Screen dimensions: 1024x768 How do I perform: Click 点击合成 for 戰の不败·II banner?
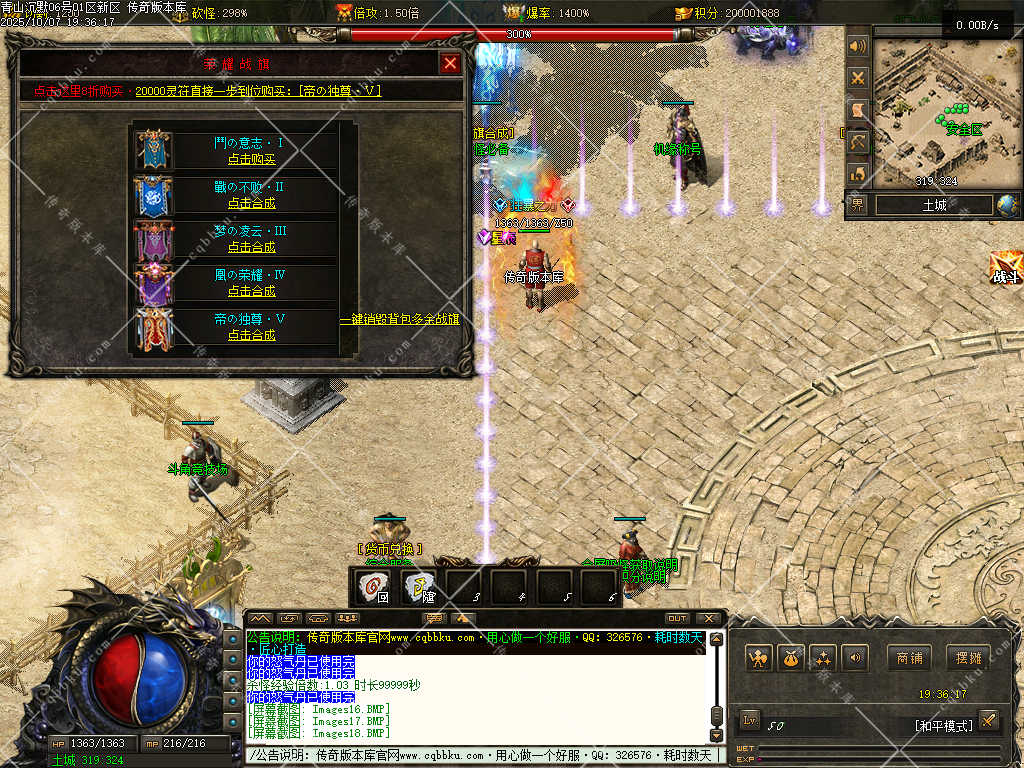[251, 203]
